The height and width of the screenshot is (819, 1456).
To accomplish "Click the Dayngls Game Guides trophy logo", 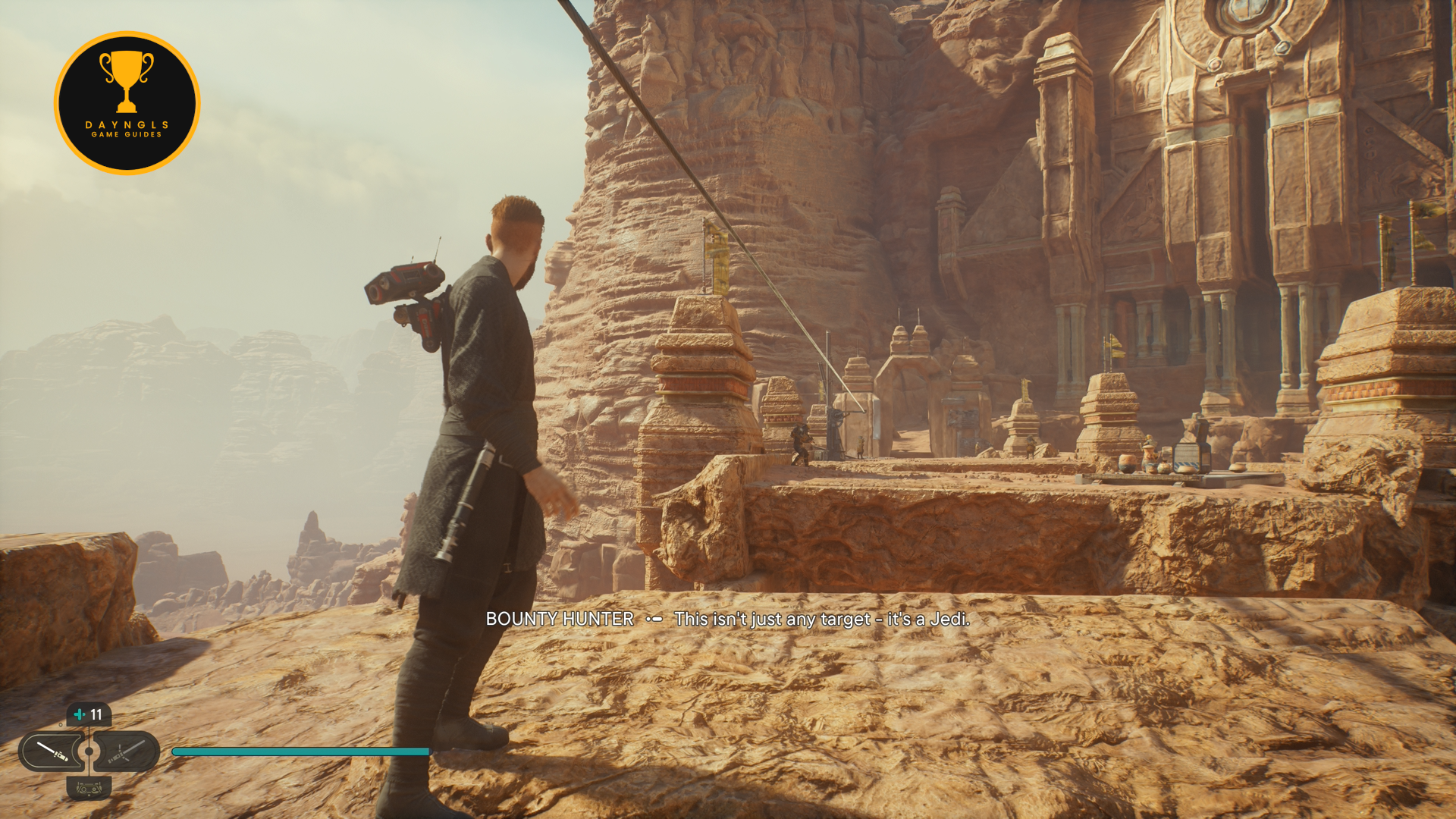I will [x=127, y=103].
